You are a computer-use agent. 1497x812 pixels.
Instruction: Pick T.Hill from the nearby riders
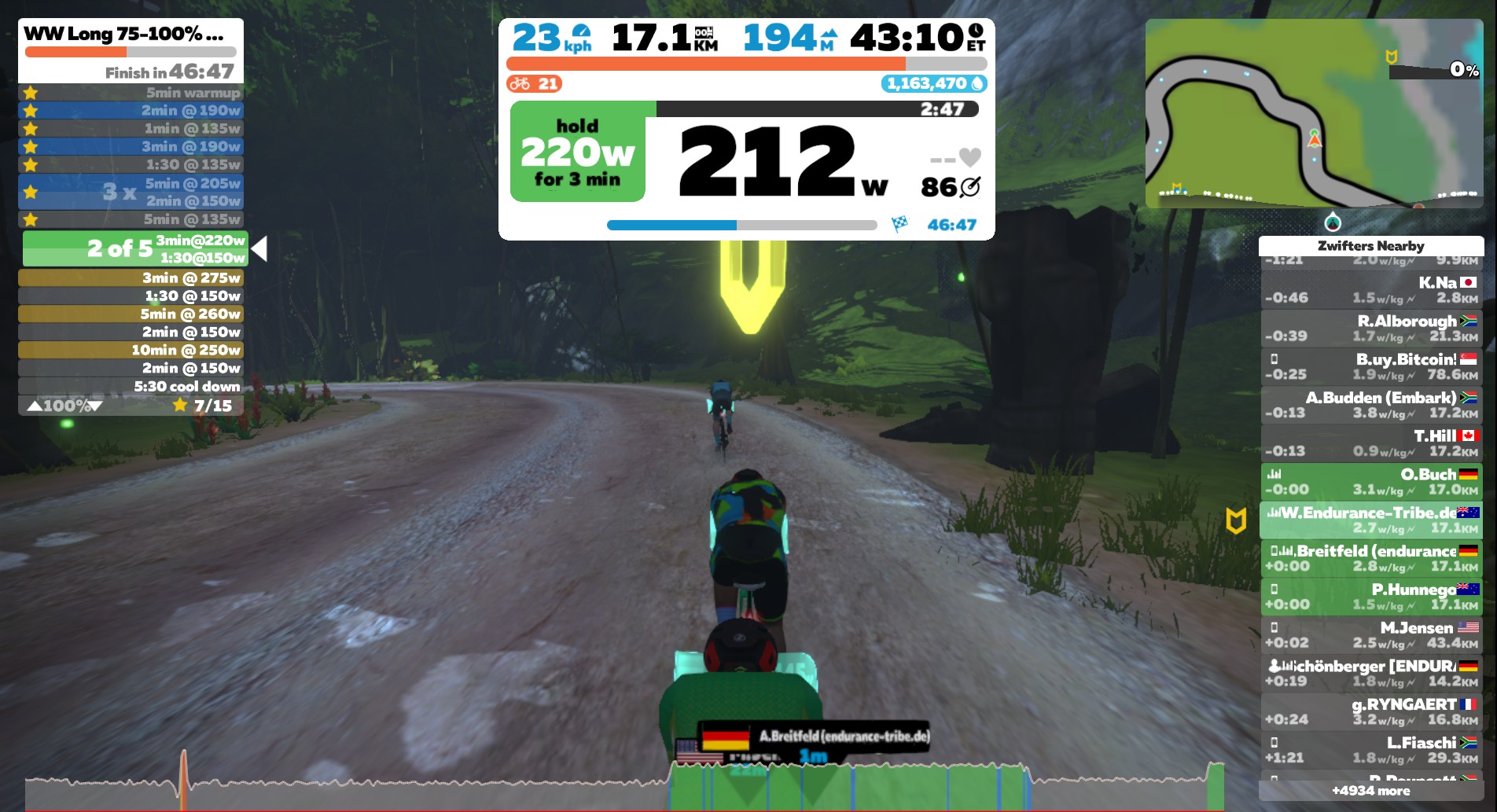(1370, 443)
